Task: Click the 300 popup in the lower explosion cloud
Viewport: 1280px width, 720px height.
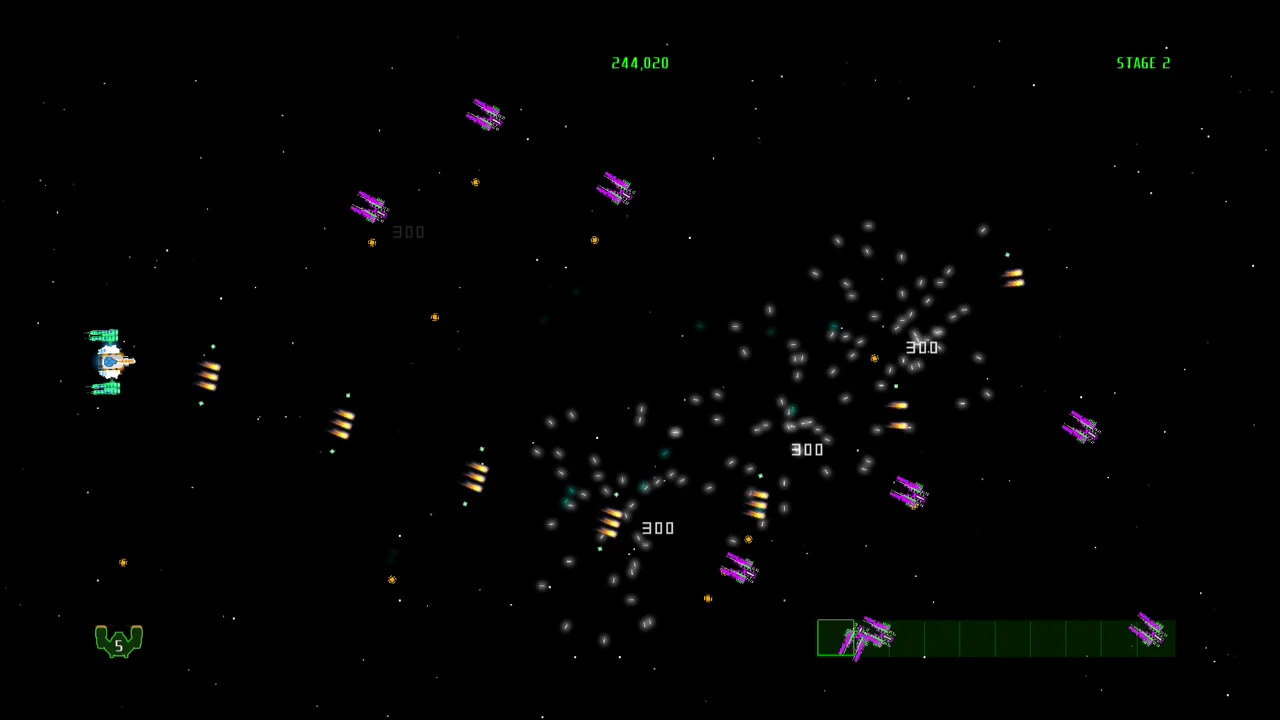Action: [658, 528]
